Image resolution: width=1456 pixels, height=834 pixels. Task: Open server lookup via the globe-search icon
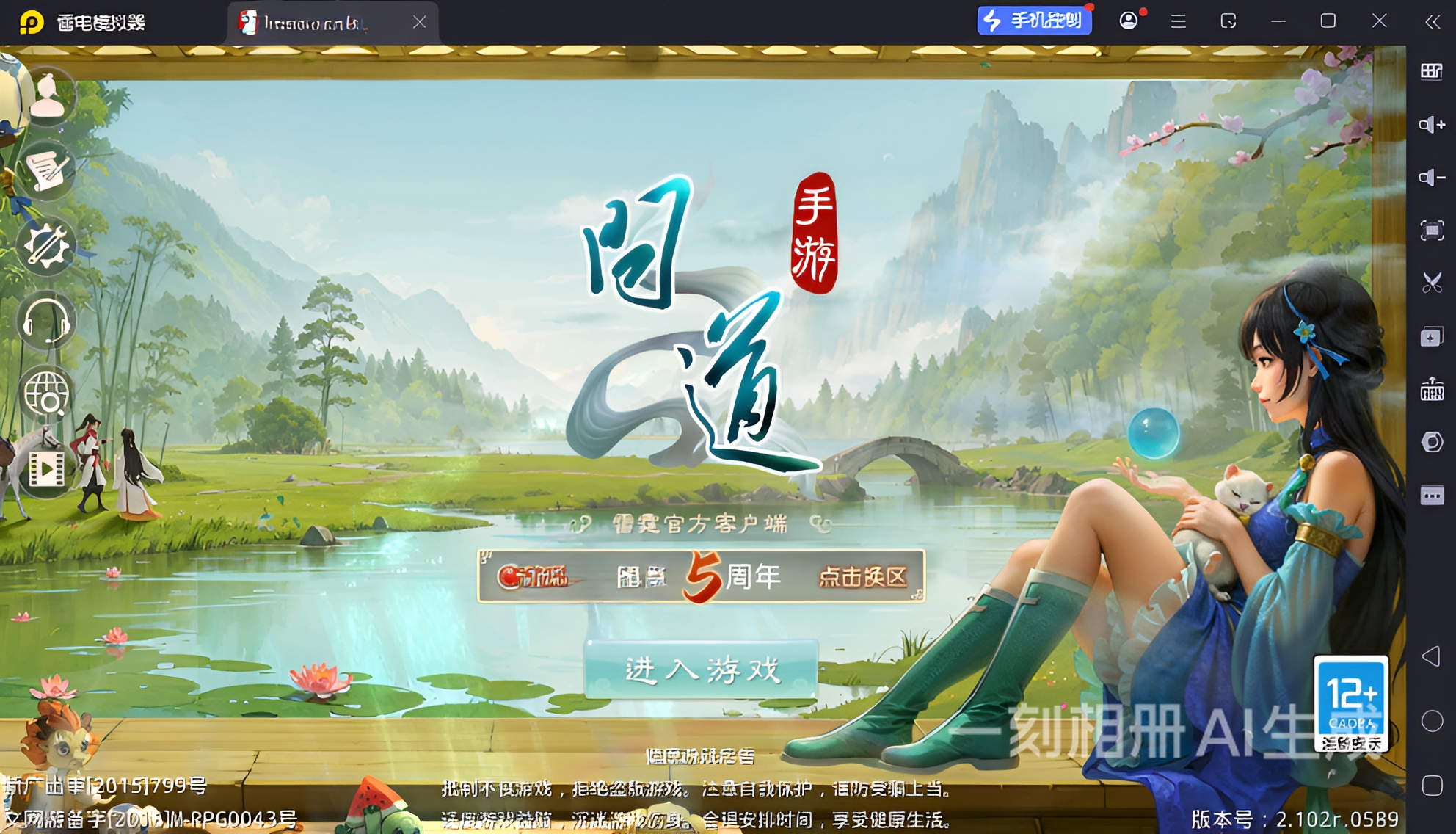pos(45,393)
